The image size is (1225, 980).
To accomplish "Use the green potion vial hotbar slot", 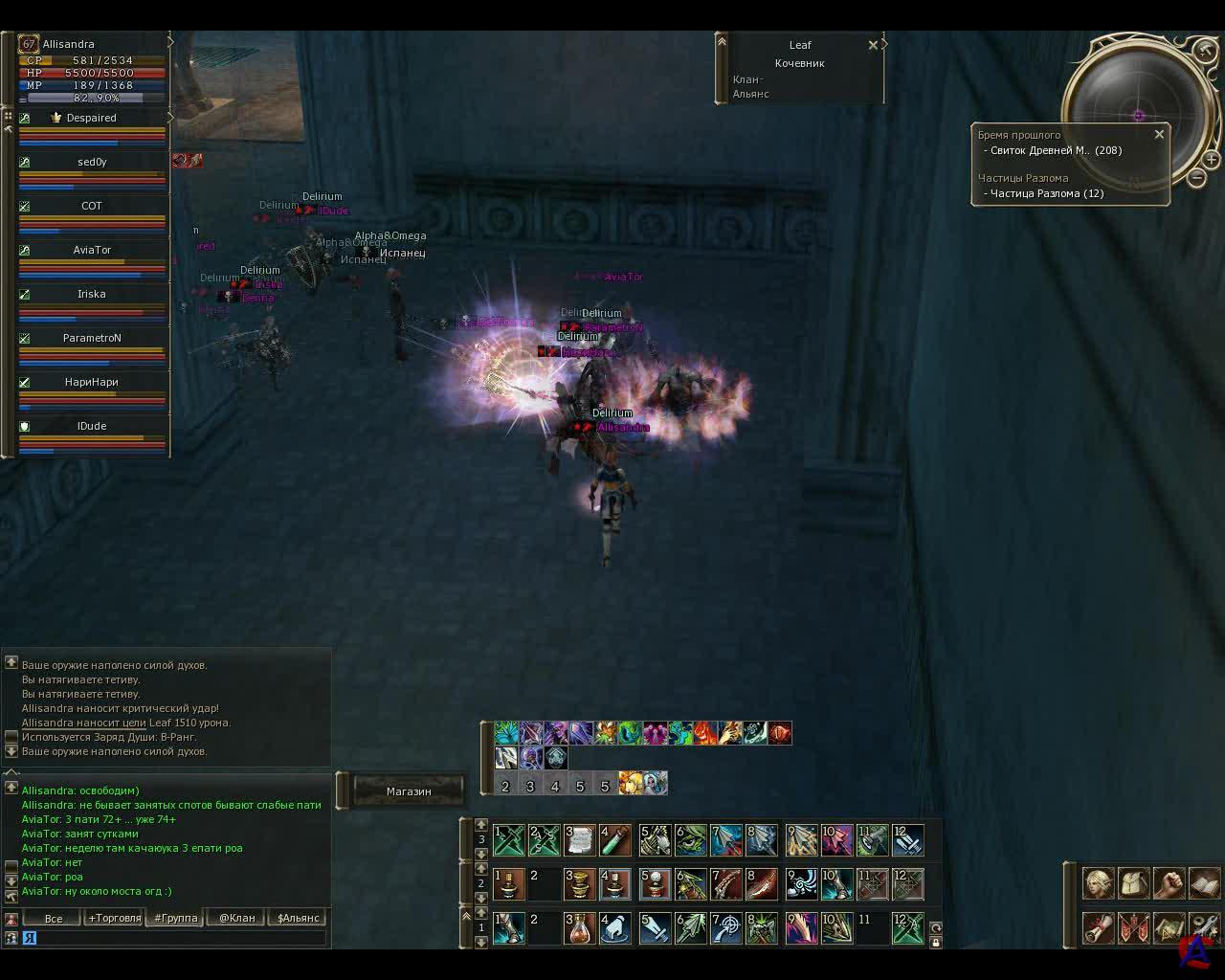I will click(x=614, y=840).
